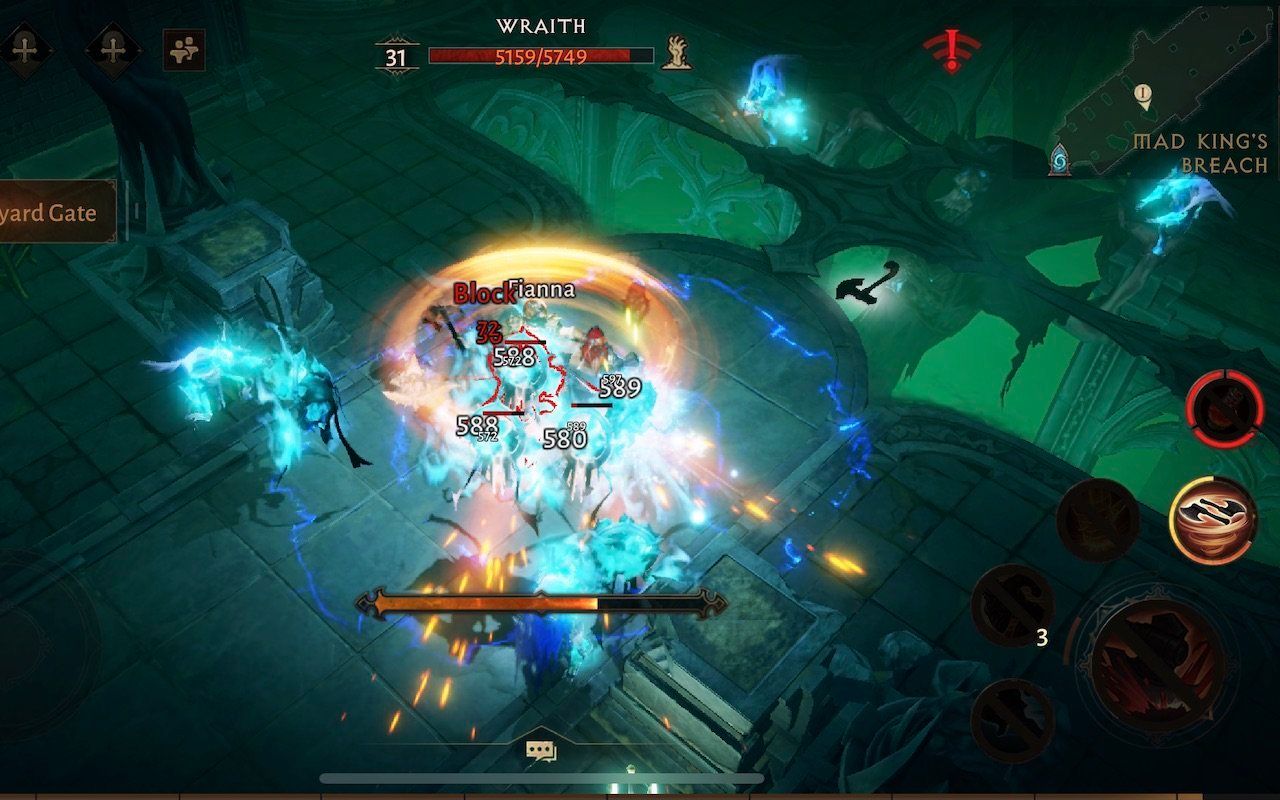Activate the dimmed hand skill button
Image resolution: width=1280 pixels, height=800 pixels.
pos(1098,520)
